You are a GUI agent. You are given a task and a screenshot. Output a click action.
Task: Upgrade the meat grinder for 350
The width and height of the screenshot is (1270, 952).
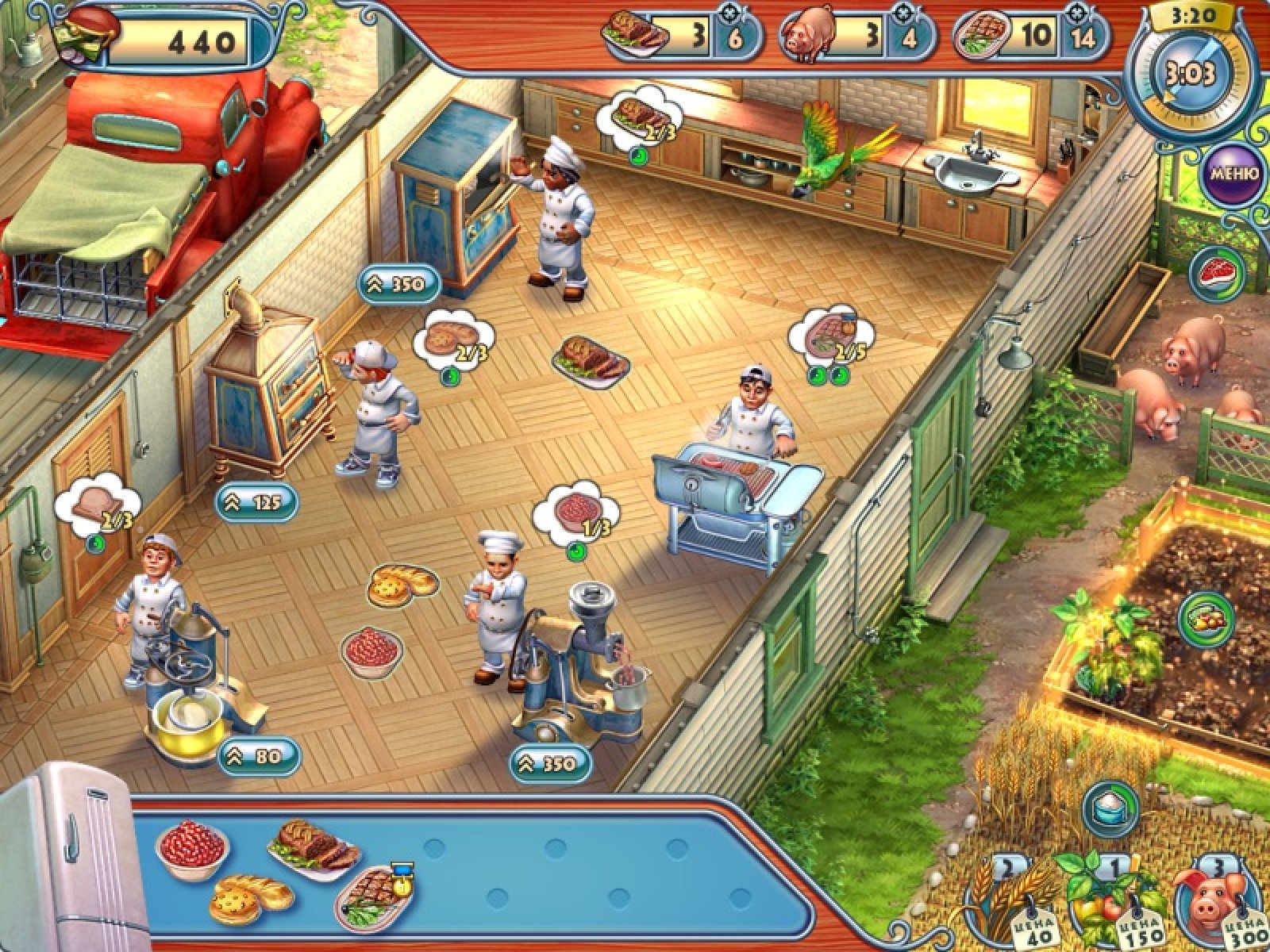pyautogui.click(x=549, y=763)
